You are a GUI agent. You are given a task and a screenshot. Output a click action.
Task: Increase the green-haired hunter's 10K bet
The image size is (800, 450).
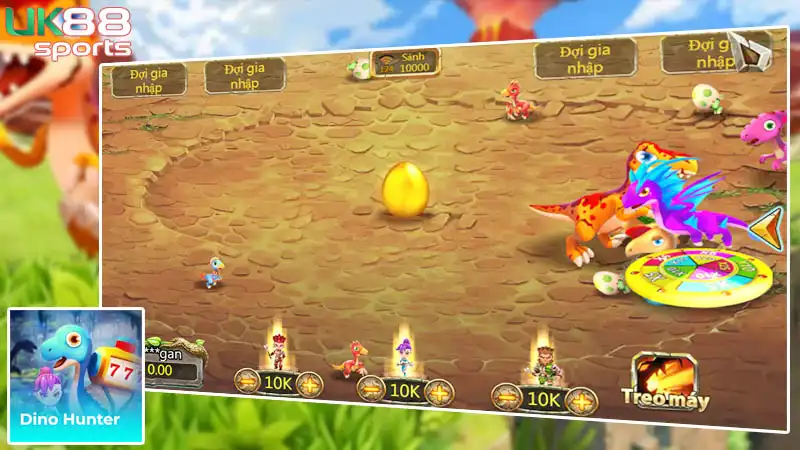pos(581,401)
